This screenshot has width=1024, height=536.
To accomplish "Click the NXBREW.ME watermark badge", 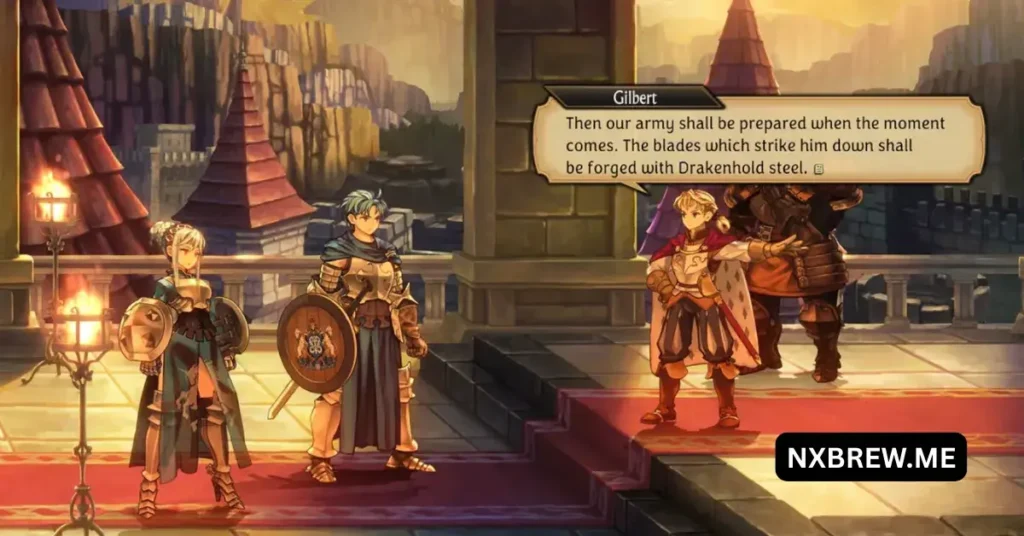I will pyautogui.click(x=870, y=457).
